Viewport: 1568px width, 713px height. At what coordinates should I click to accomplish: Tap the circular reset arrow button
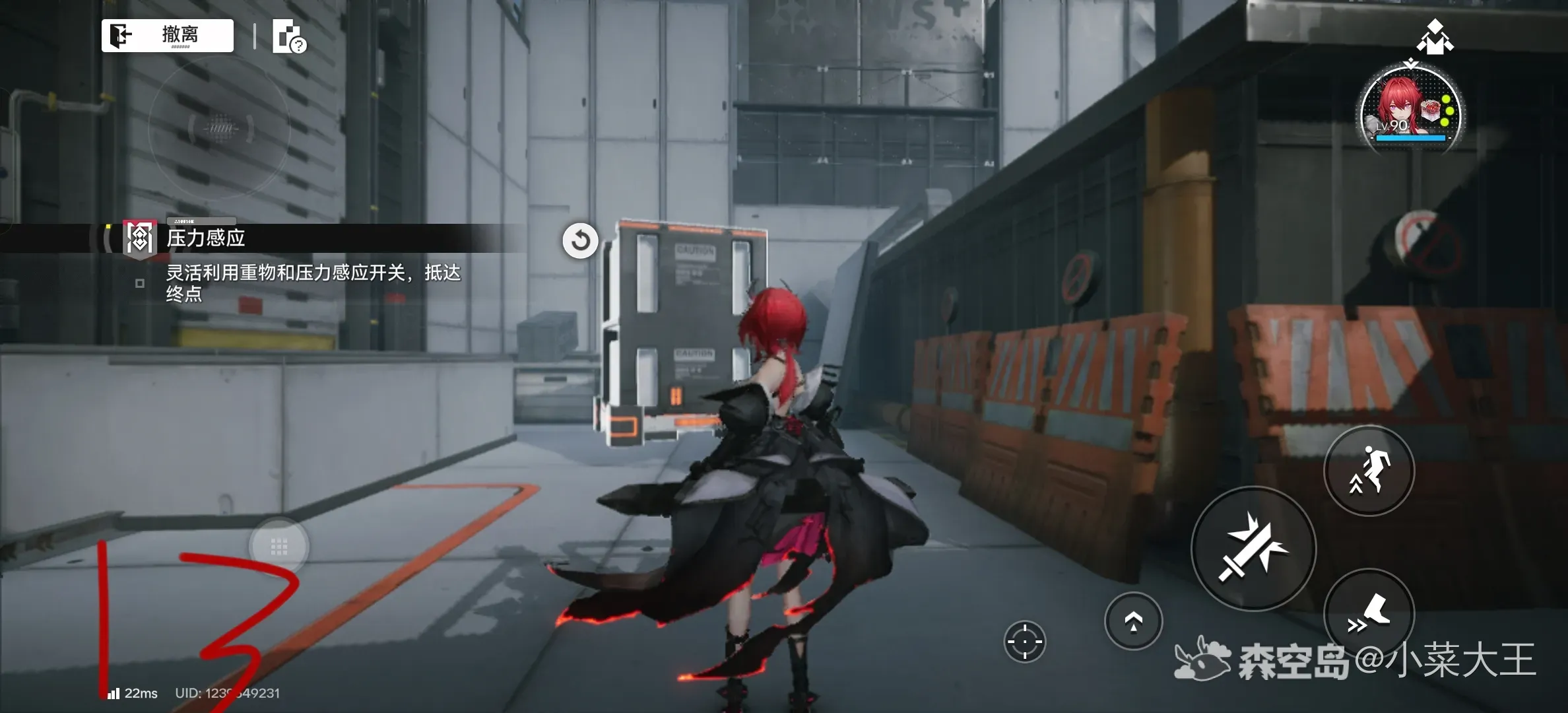coord(580,241)
